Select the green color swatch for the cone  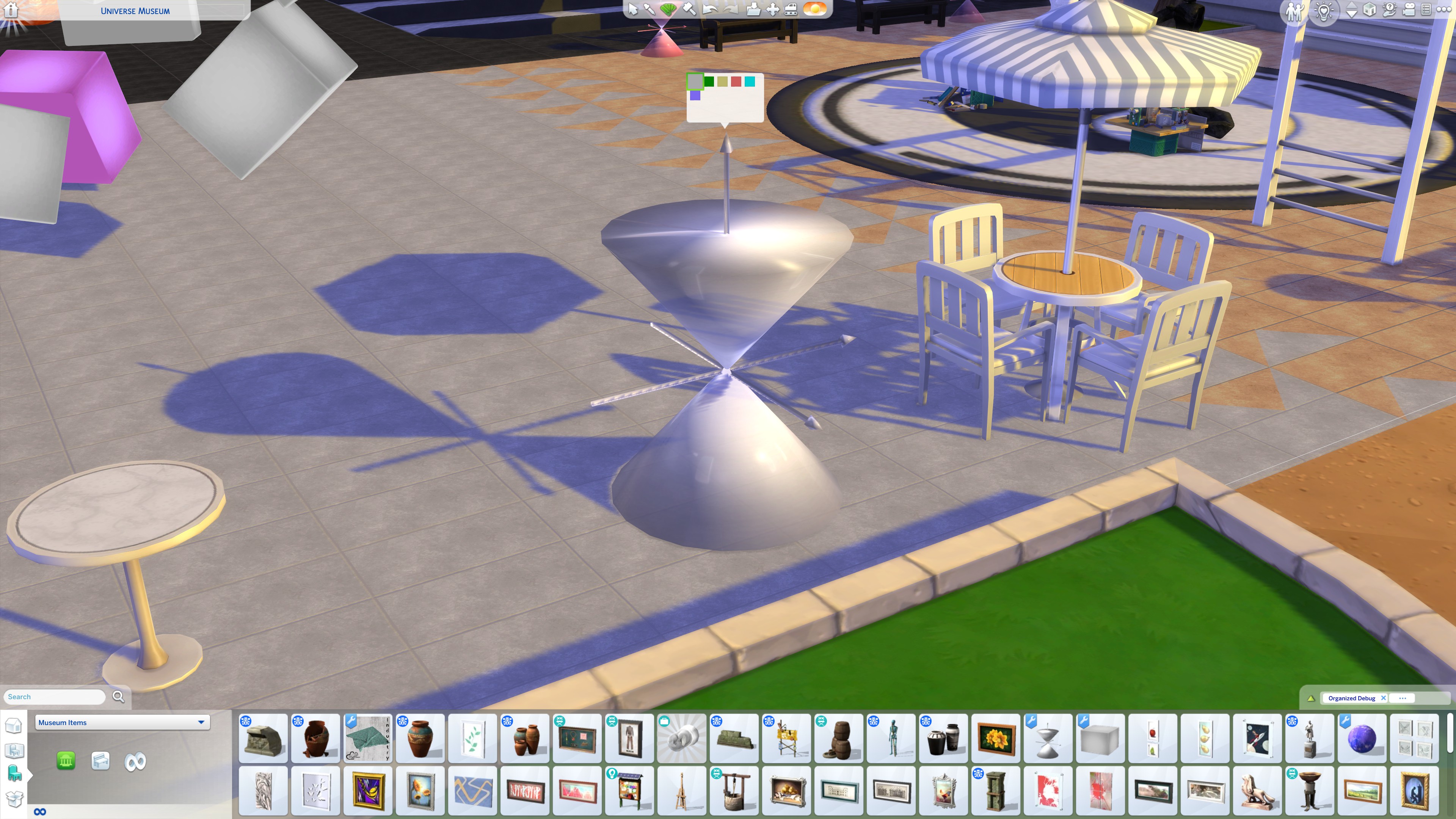coord(709,82)
